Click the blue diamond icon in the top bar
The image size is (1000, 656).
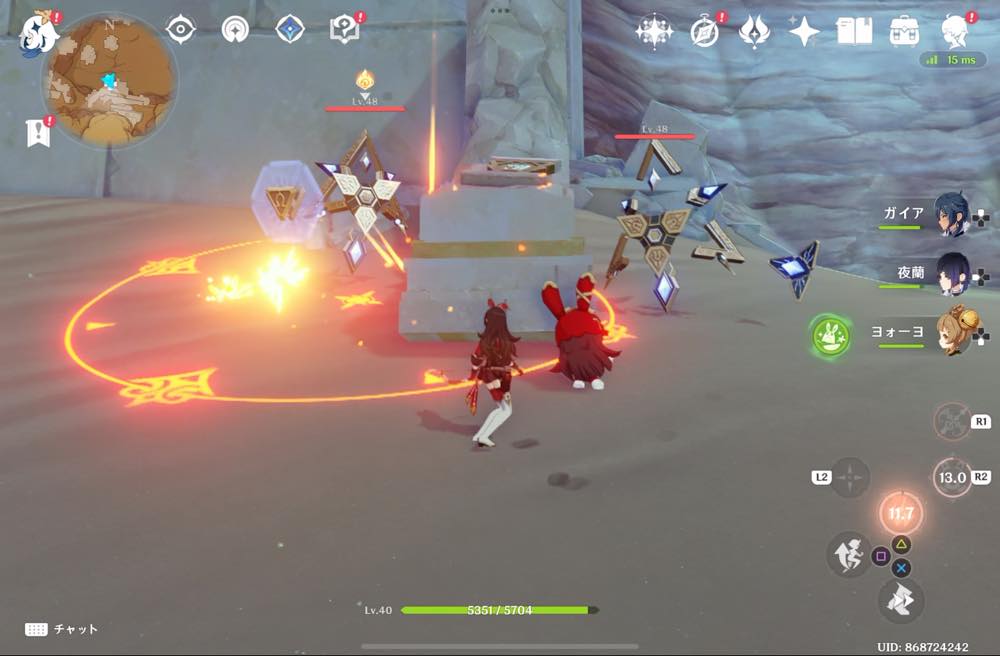(x=290, y=29)
